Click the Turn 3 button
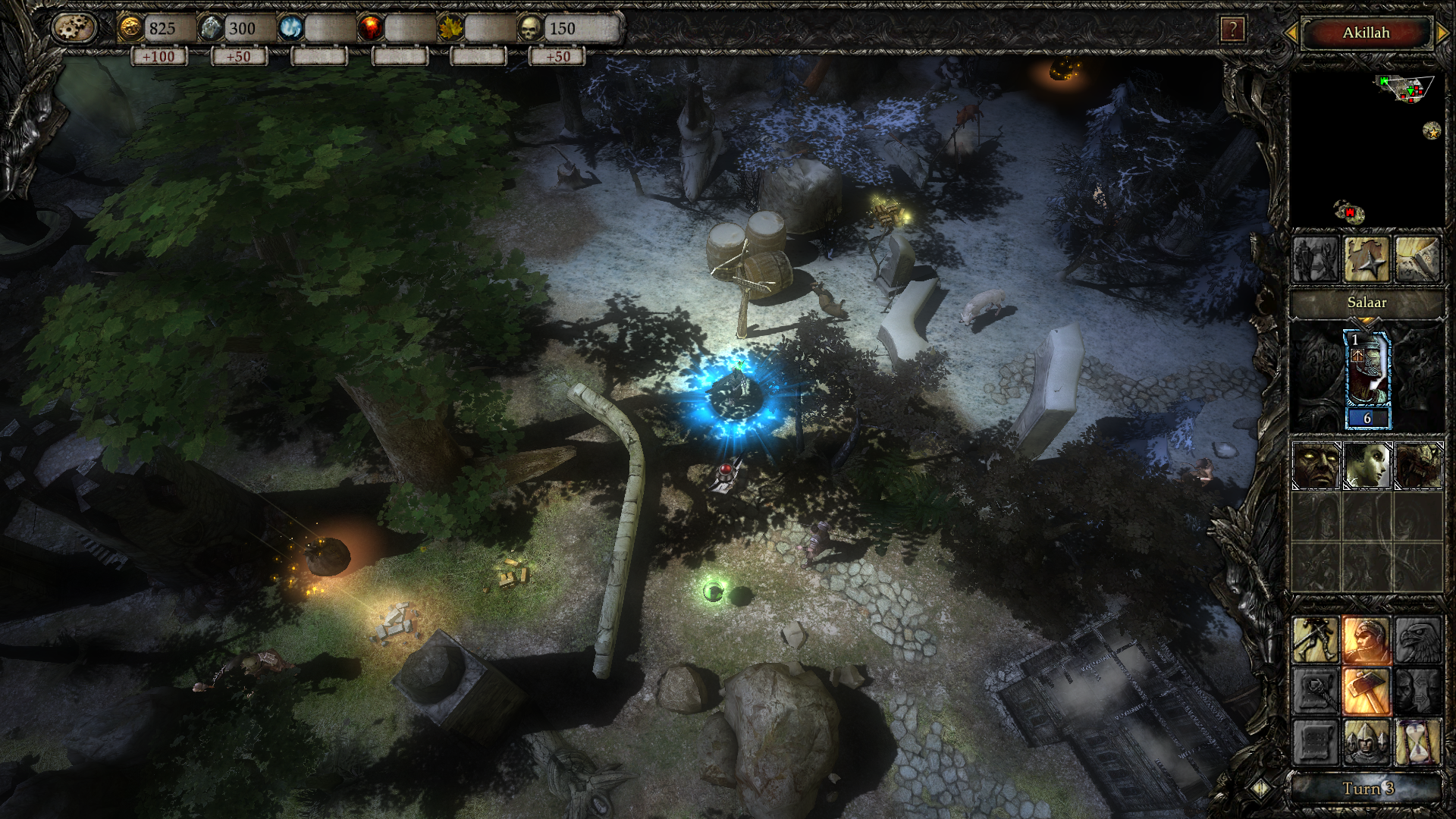Screen dimensions: 1456x819 pyautogui.click(x=1367, y=789)
